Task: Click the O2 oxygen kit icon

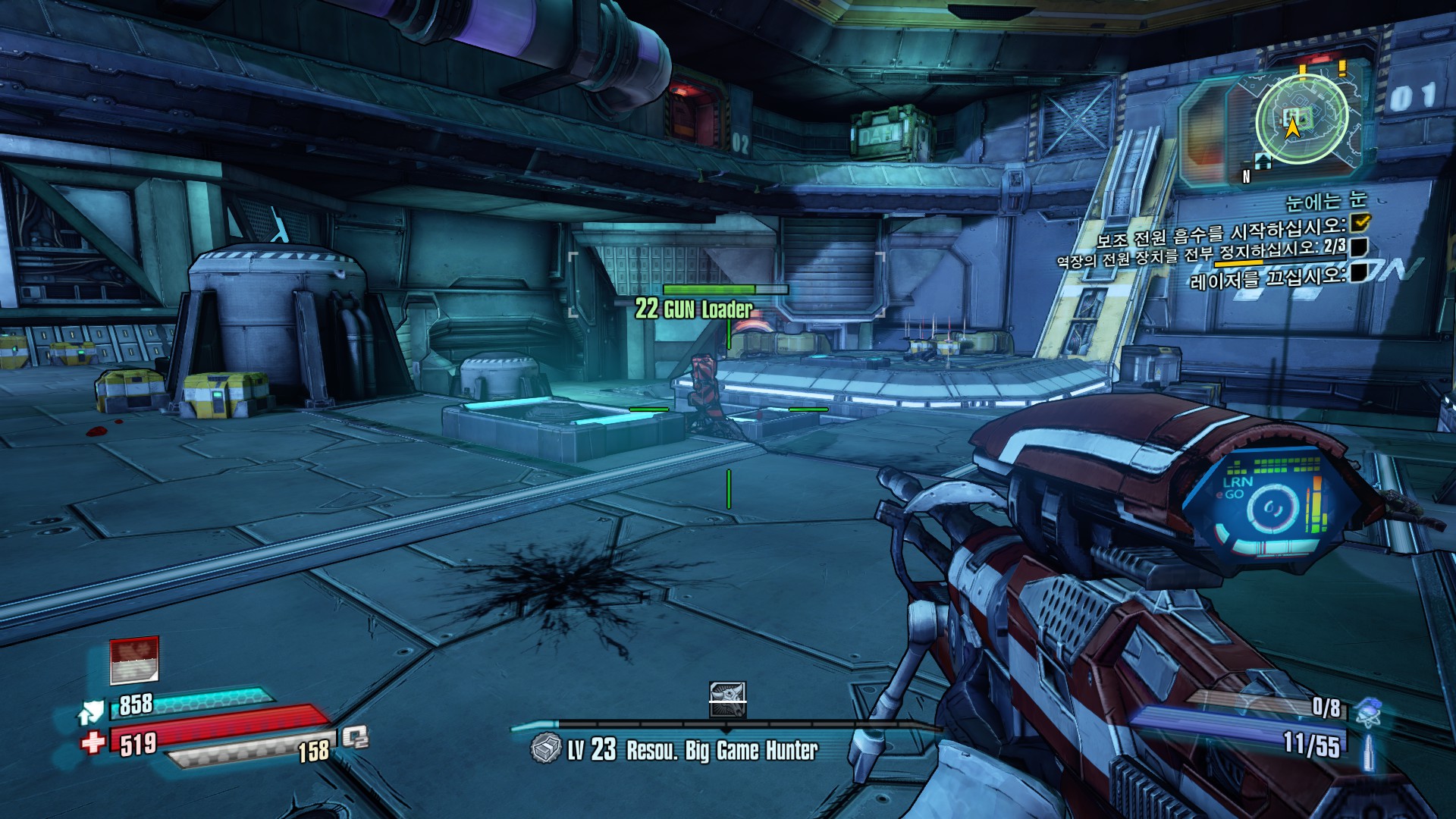Action: click(x=355, y=736)
